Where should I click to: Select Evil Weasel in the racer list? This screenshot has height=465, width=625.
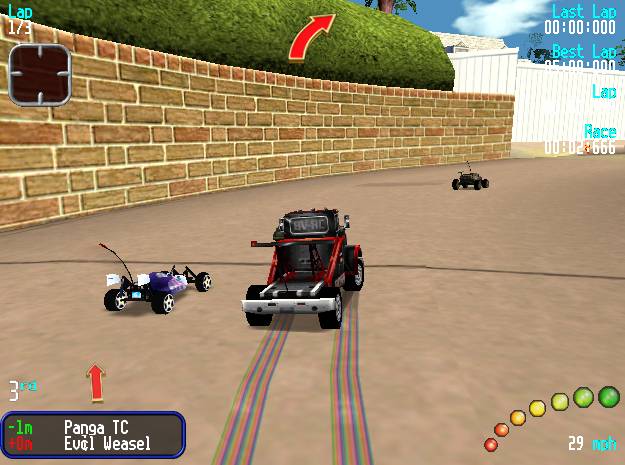(x=107, y=443)
